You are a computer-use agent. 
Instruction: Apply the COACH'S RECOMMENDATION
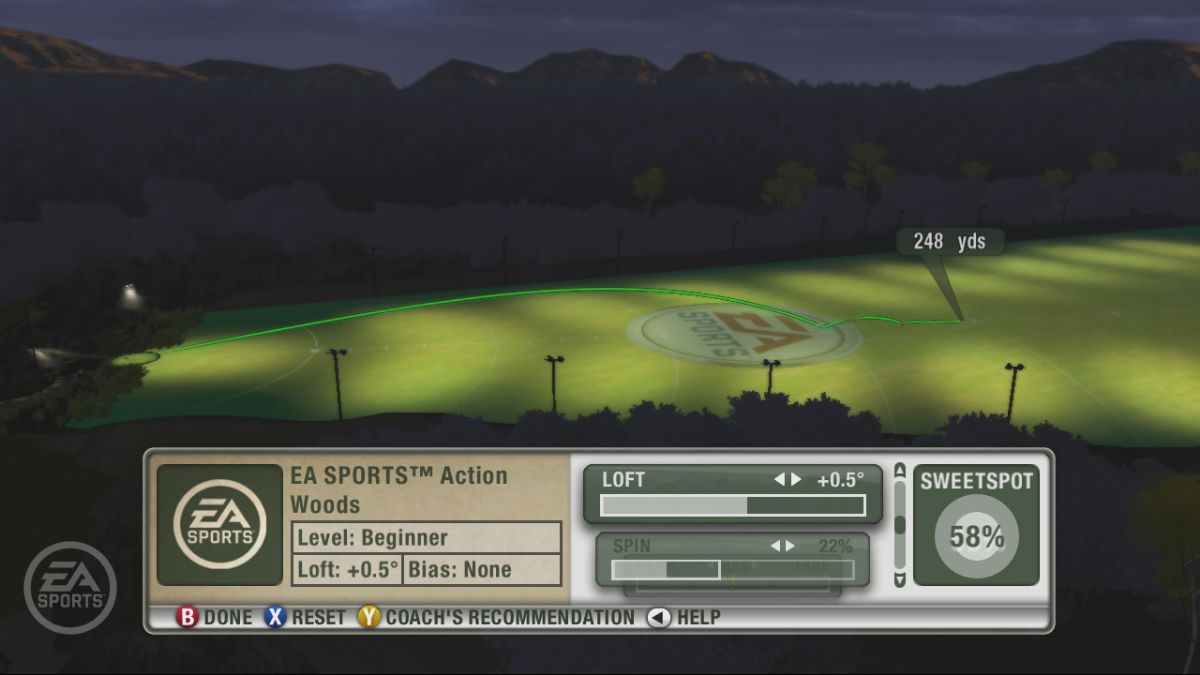coord(496,617)
